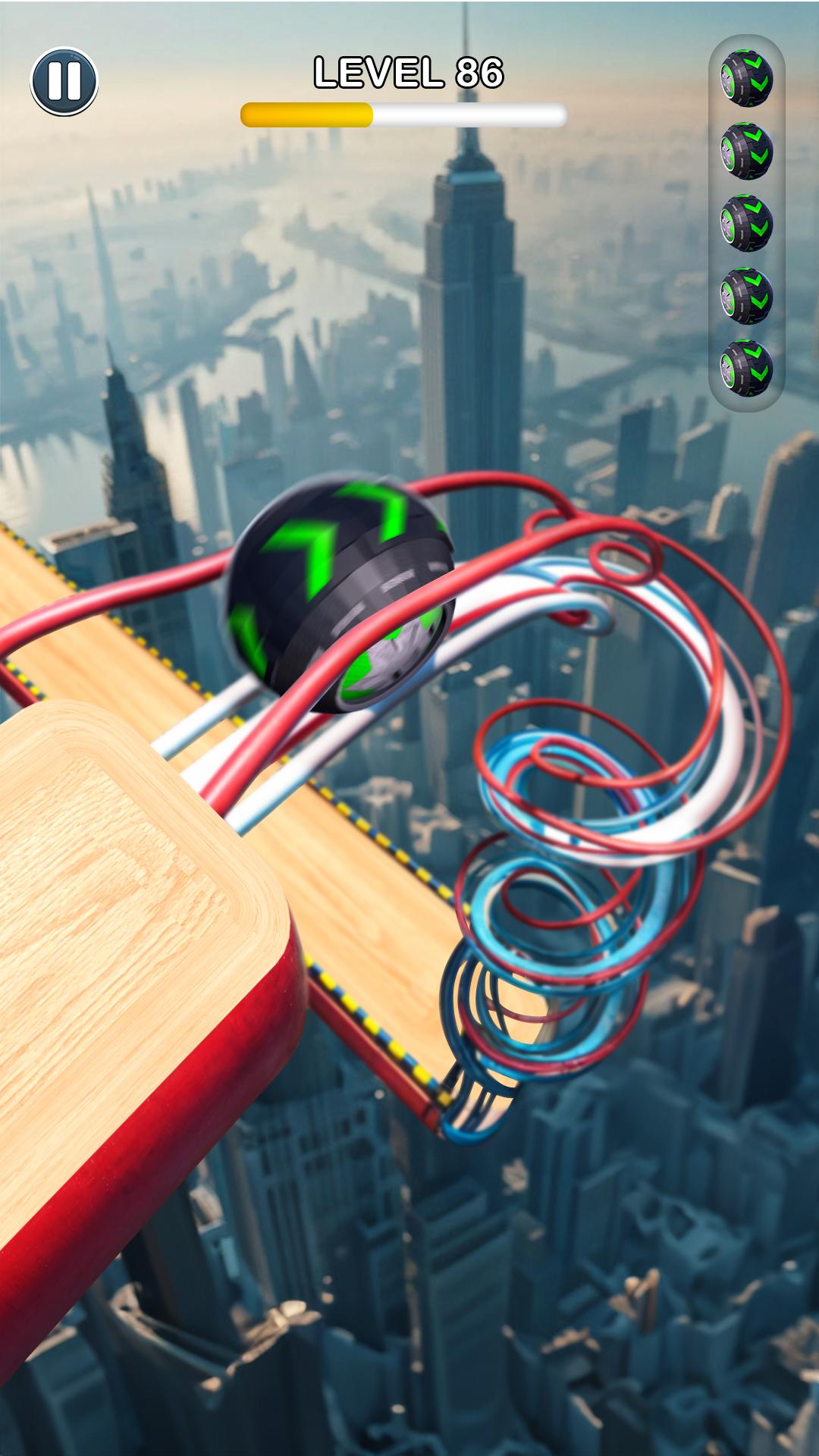Pause the game with the pause button
Image resolution: width=819 pixels, height=1456 pixels.
coord(64,81)
